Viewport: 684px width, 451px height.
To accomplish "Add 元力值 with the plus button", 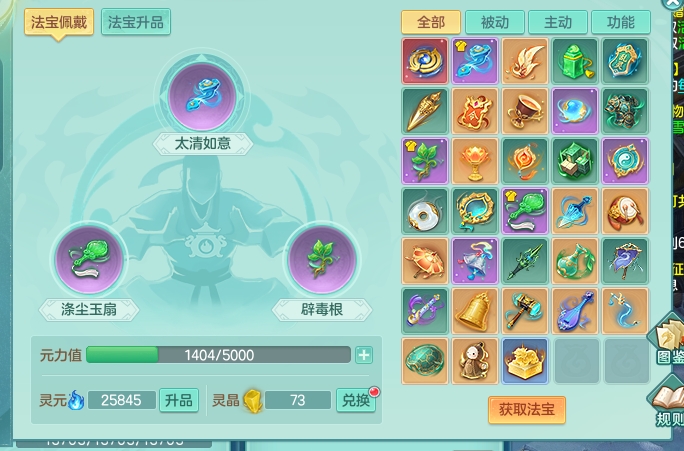I will (x=364, y=355).
